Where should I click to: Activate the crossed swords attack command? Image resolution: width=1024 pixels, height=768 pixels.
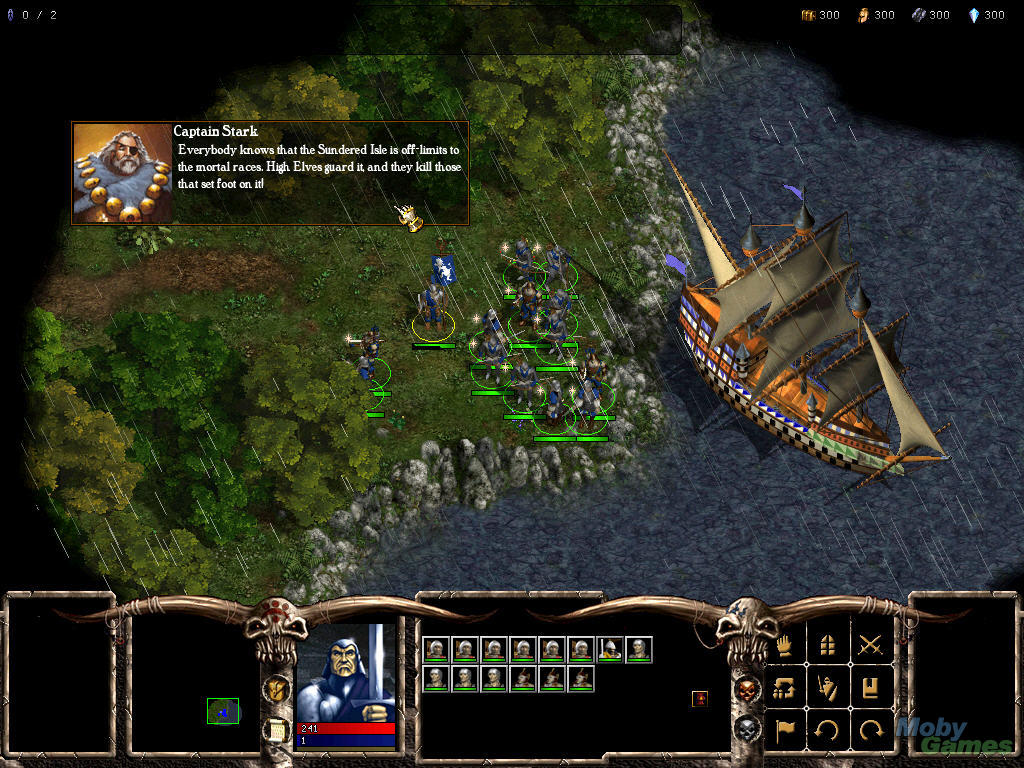870,645
